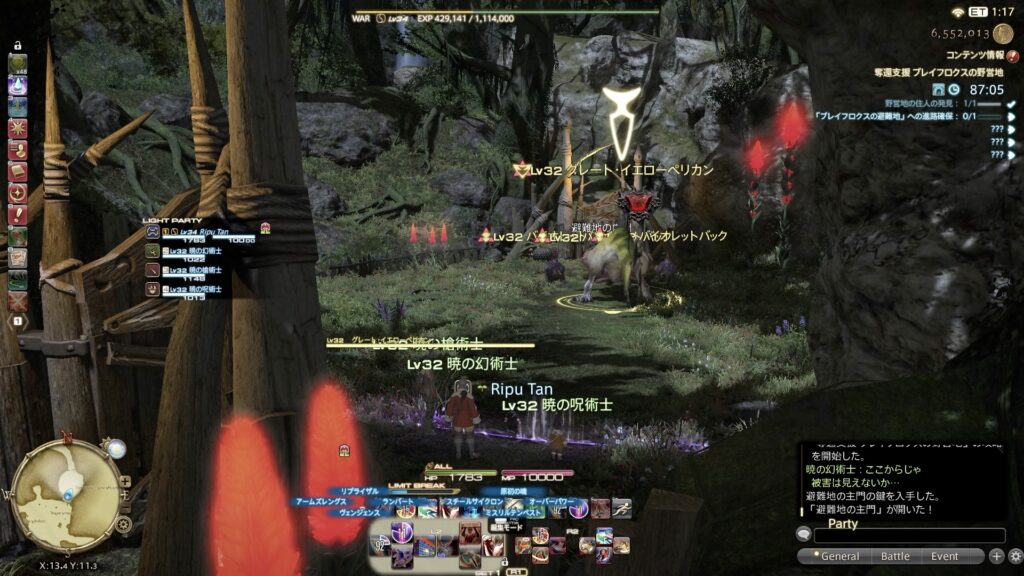Select 暁の槍術士 in the party list
This screenshot has width=1024, height=576.
coord(195,270)
